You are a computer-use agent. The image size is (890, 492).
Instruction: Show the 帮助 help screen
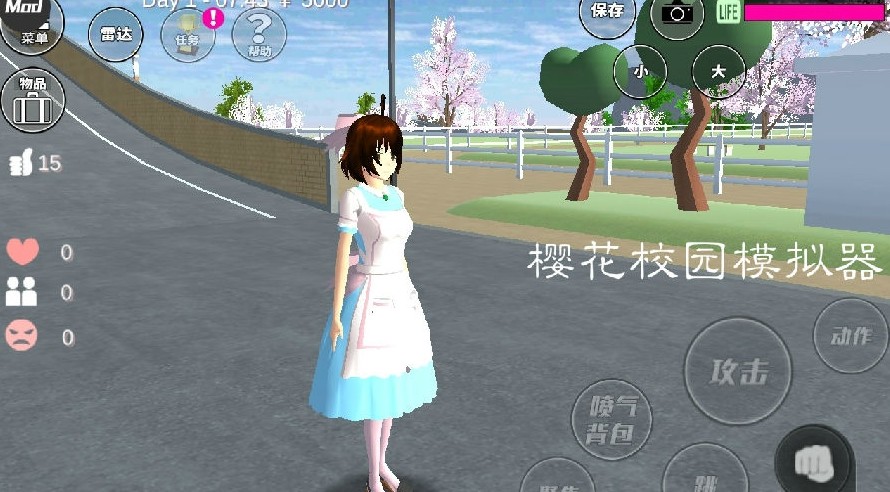(259, 35)
